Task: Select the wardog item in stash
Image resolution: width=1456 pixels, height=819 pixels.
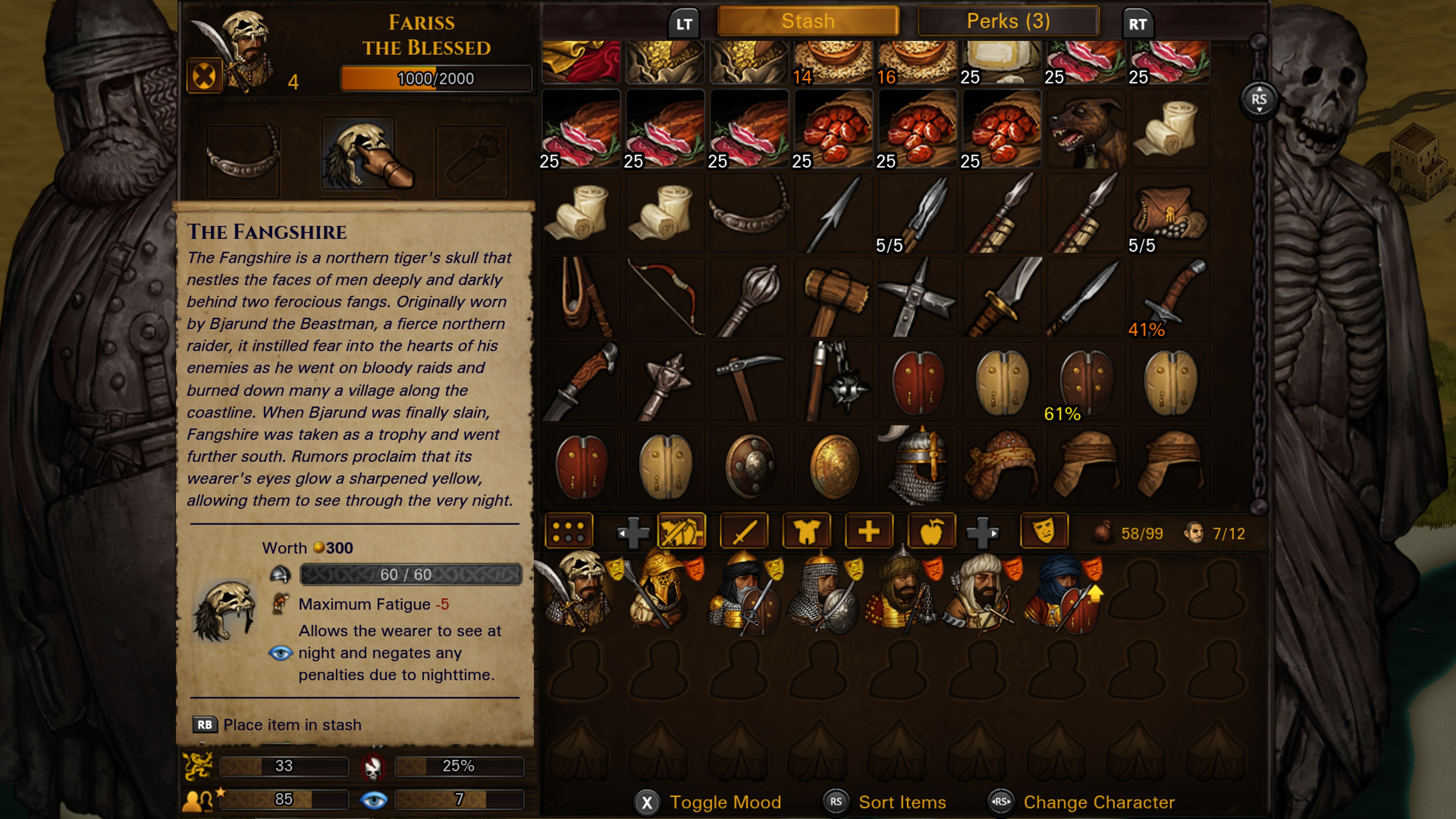Action: (x=1085, y=129)
